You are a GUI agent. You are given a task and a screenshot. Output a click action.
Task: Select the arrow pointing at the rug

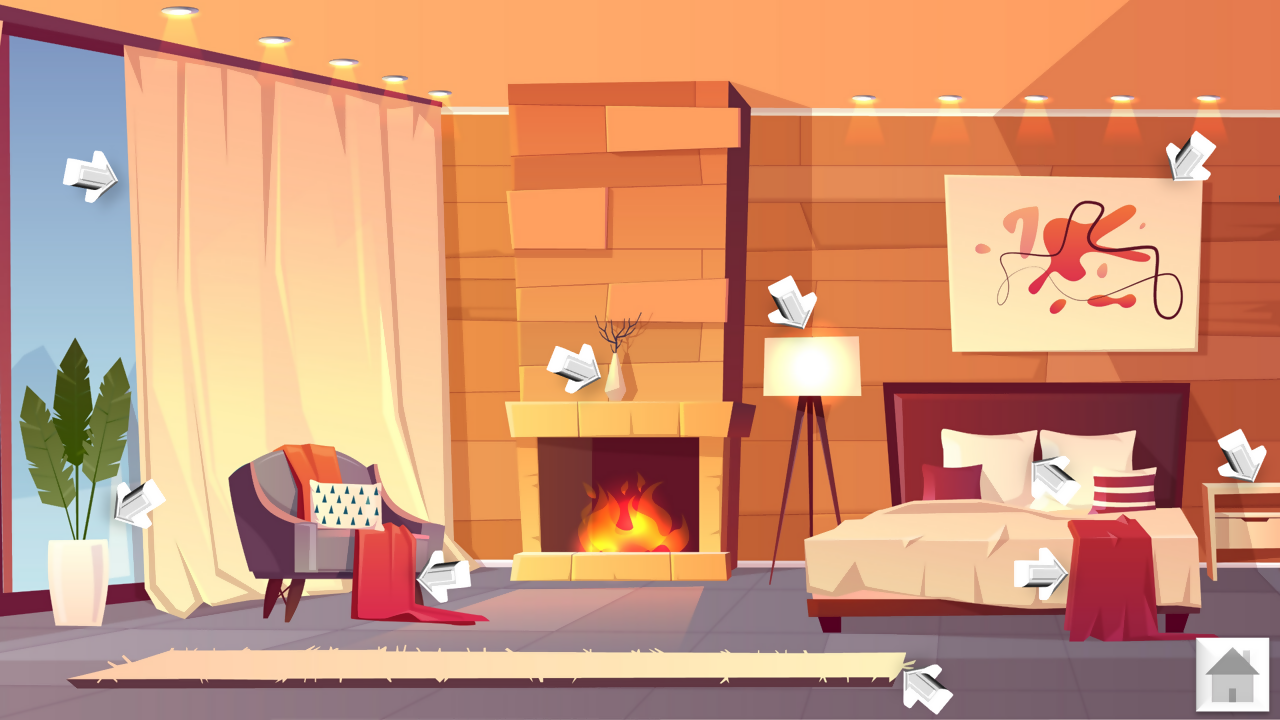point(926,688)
